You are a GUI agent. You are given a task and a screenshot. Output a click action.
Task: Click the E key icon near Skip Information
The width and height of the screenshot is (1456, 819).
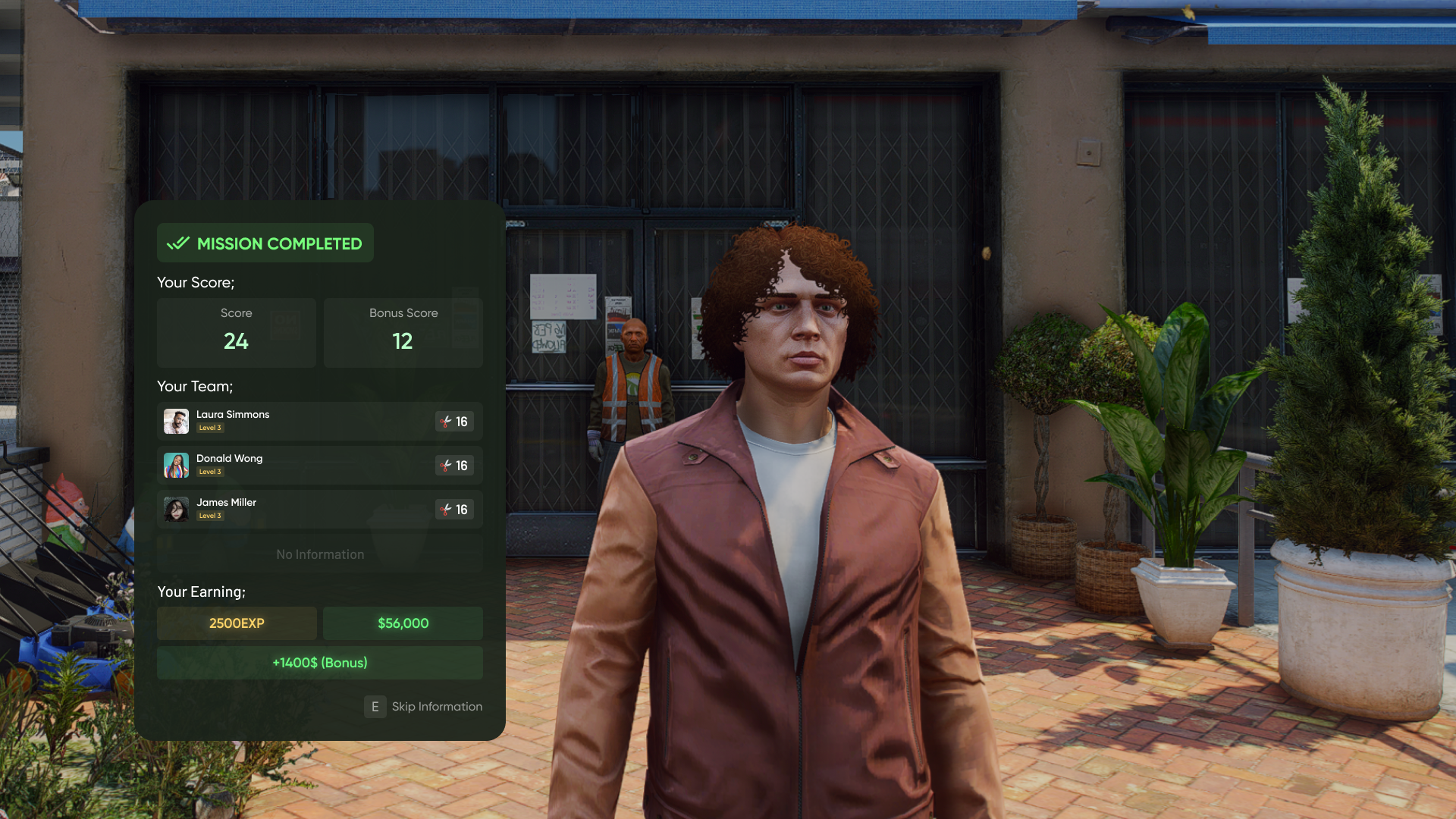pyautogui.click(x=375, y=707)
